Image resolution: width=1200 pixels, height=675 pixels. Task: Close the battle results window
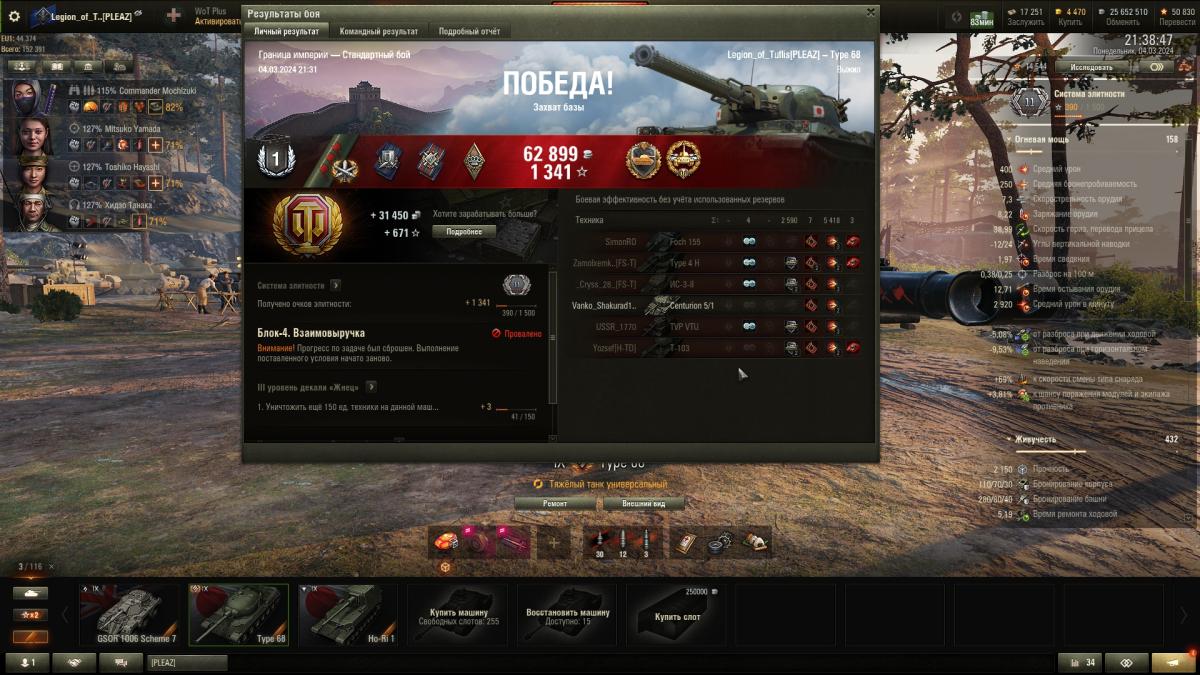click(870, 13)
